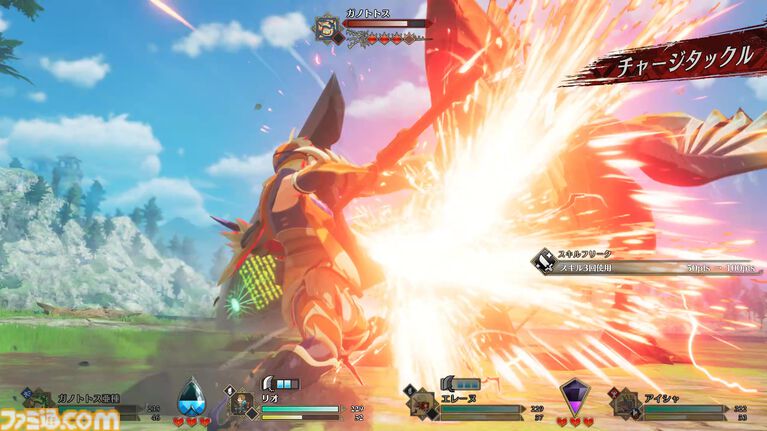Image resolution: width=767 pixels, height=431 pixels.
Task: Select the エレーヌ party member portrait
Action: click(421, 402)
